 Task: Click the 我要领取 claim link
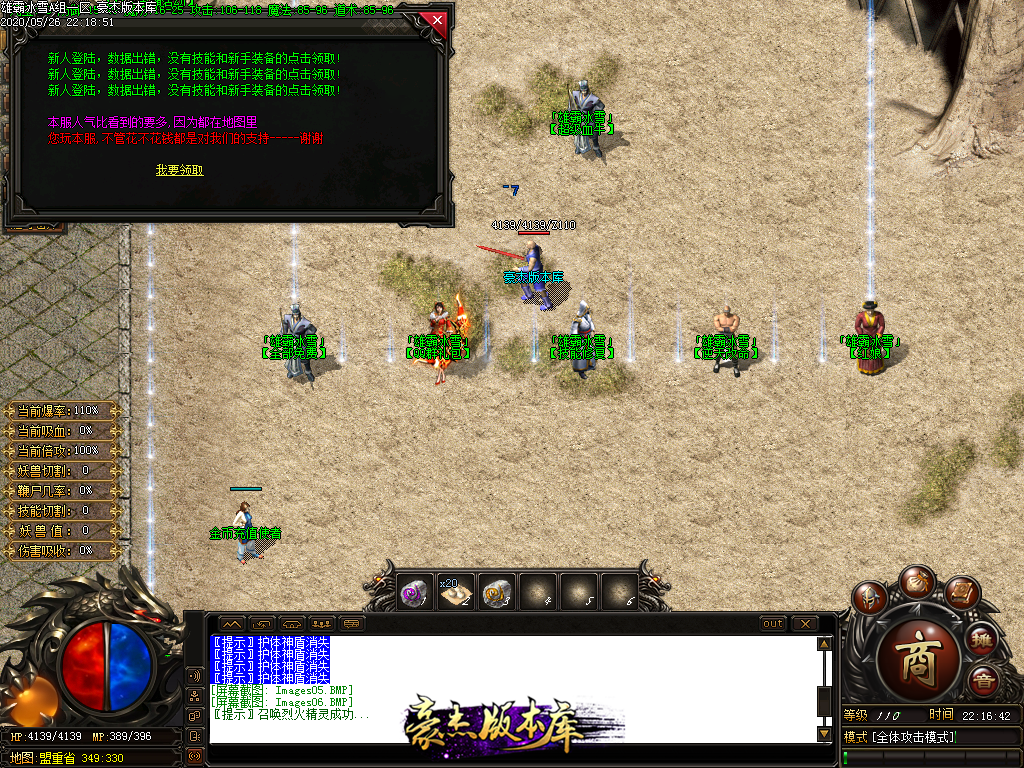coord(179,170)
